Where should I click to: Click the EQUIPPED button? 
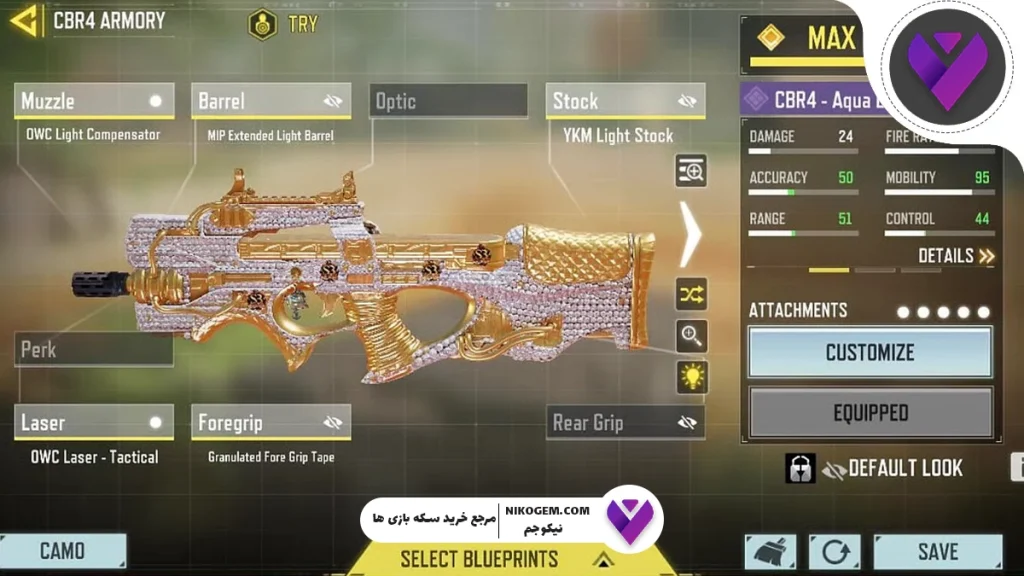pos(870,412)
